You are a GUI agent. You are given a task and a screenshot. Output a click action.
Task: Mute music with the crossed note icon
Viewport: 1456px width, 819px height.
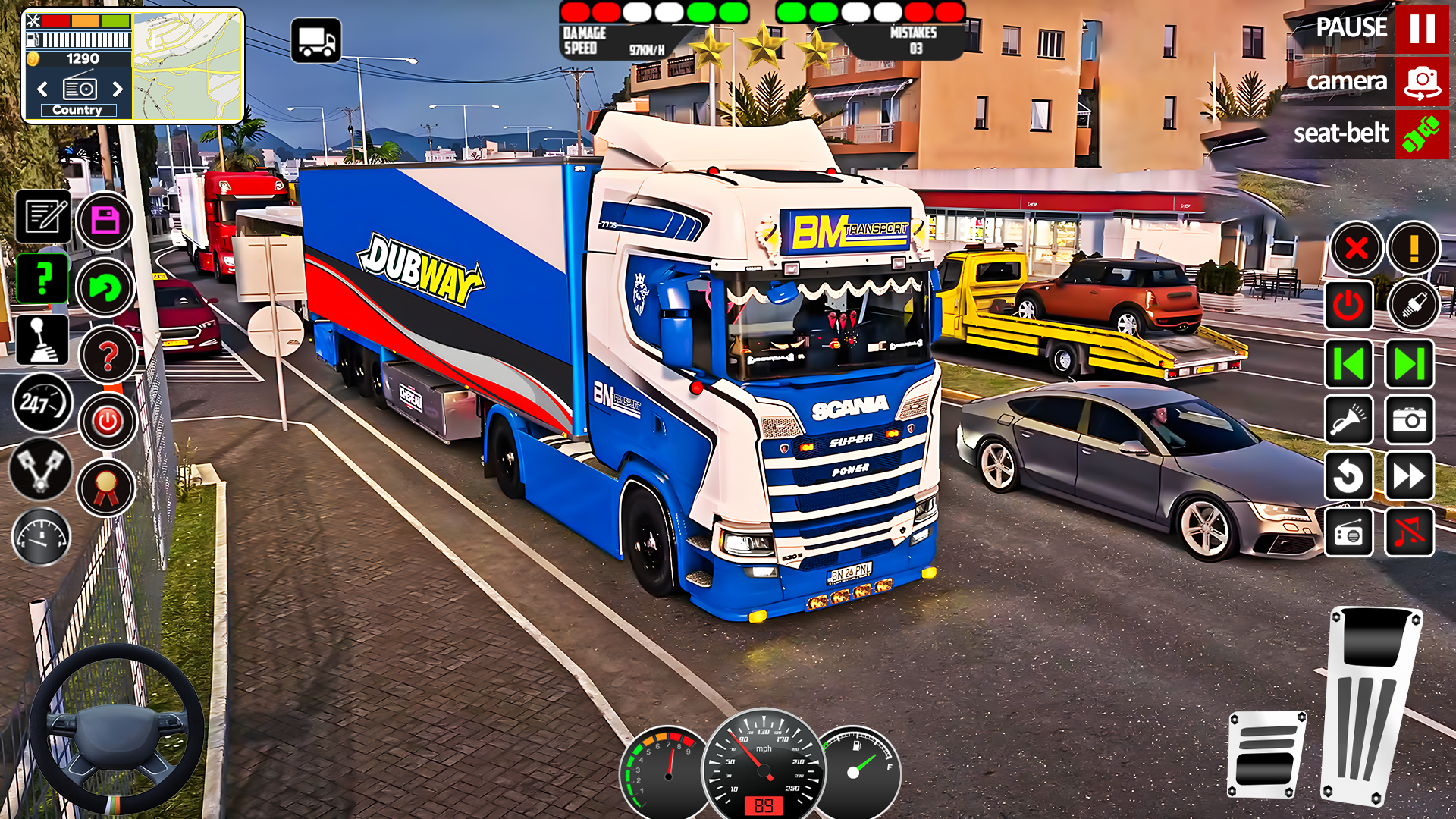(1410, 532)
